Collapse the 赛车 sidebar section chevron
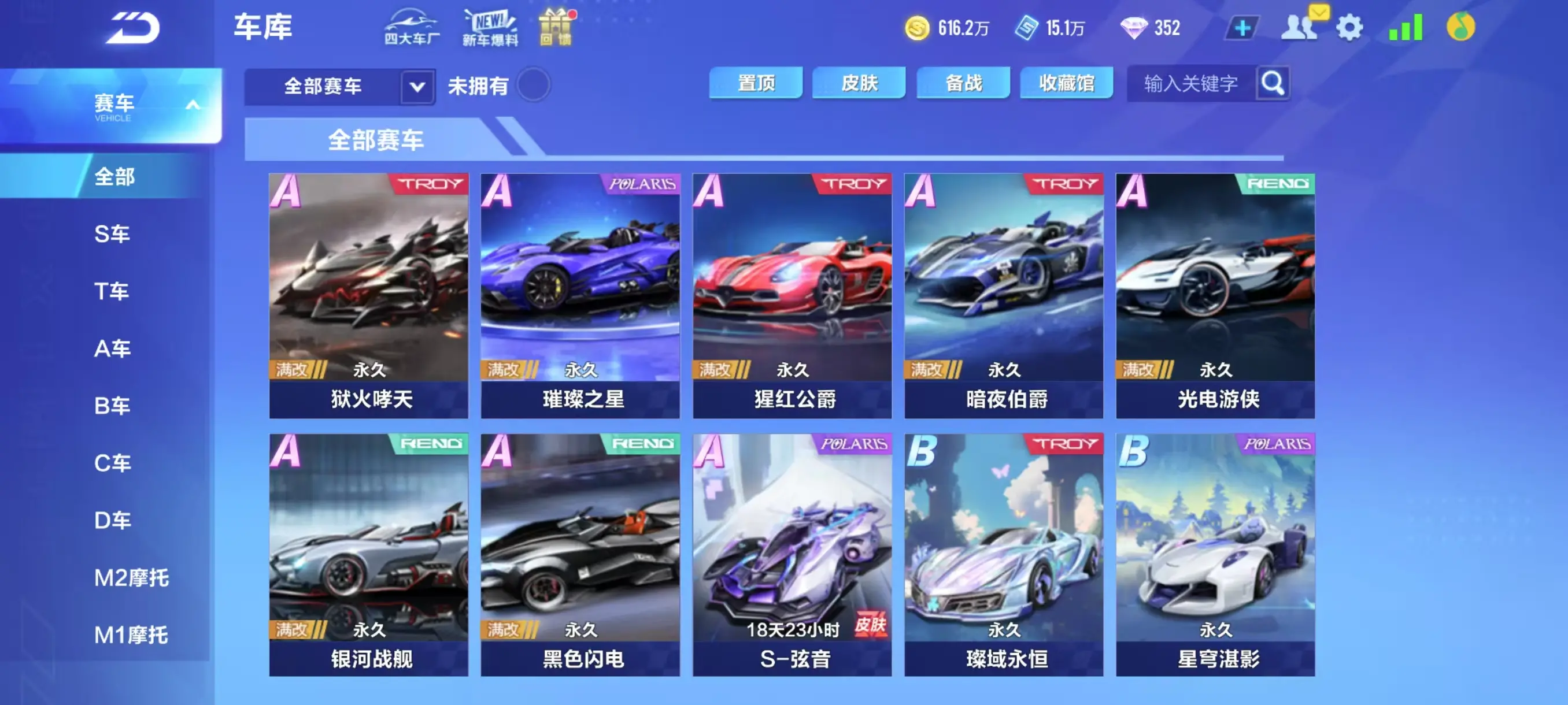This screenshot has width=1568, height=705. pyautogui.click(x=194, y=103)
